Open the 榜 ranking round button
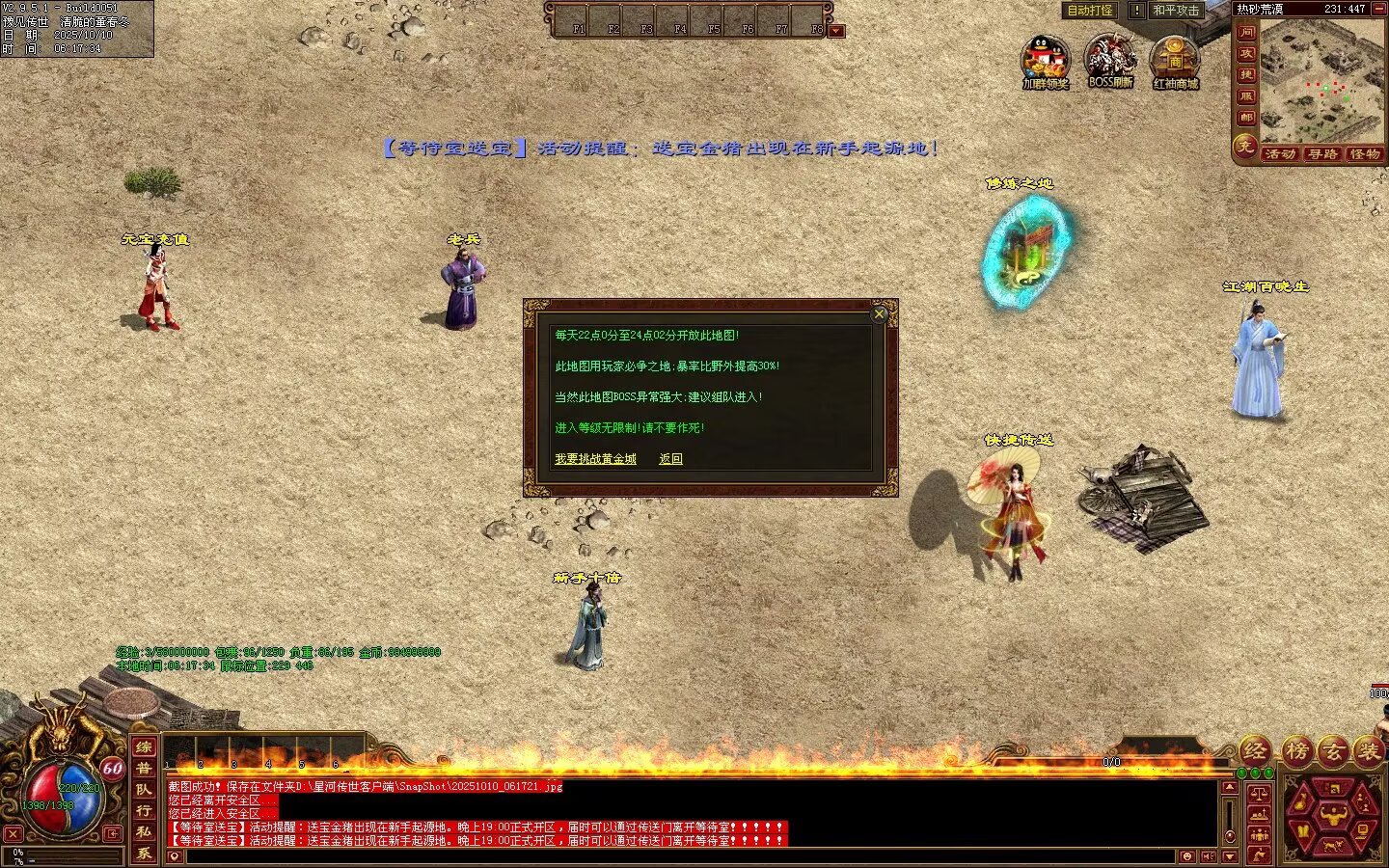1389x868 pixels. coord(1297,750)
